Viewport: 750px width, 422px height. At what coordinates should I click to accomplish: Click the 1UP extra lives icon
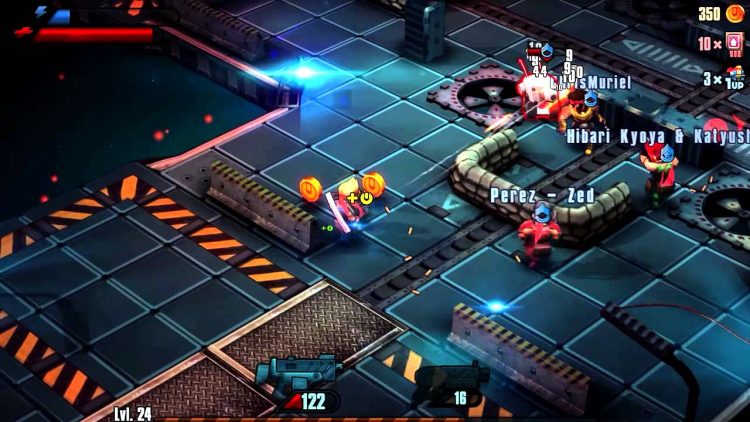pos(736,78)
